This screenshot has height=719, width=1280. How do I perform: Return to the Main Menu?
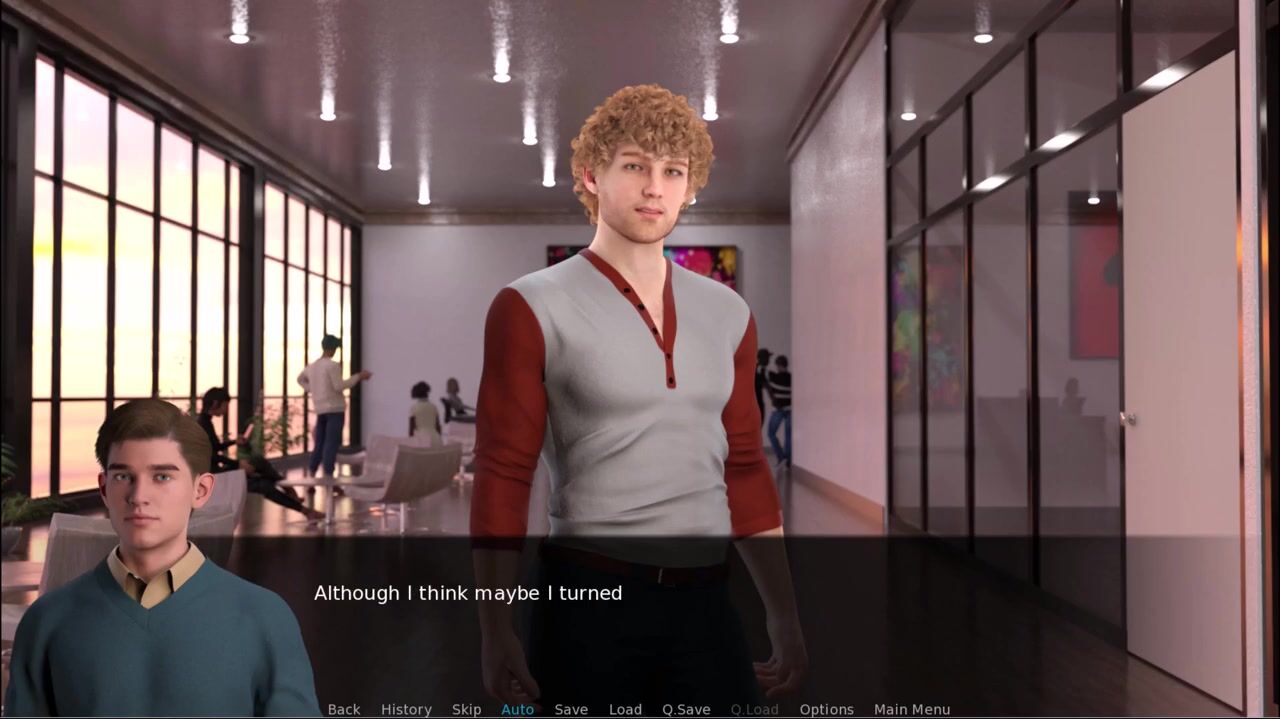coord(912,709)
